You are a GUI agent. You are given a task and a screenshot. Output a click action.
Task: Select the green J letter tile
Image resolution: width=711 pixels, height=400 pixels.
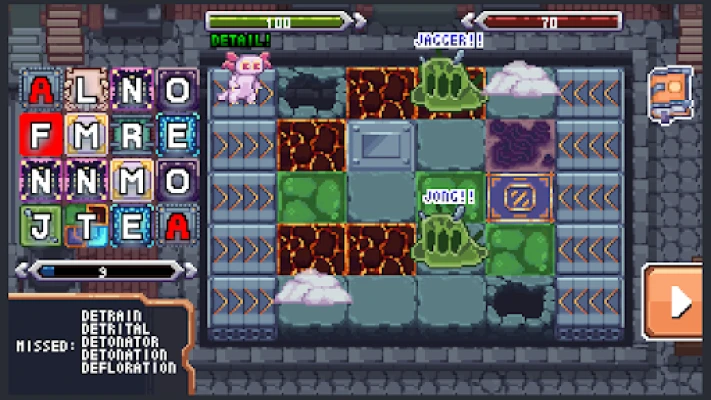(39, 226)
